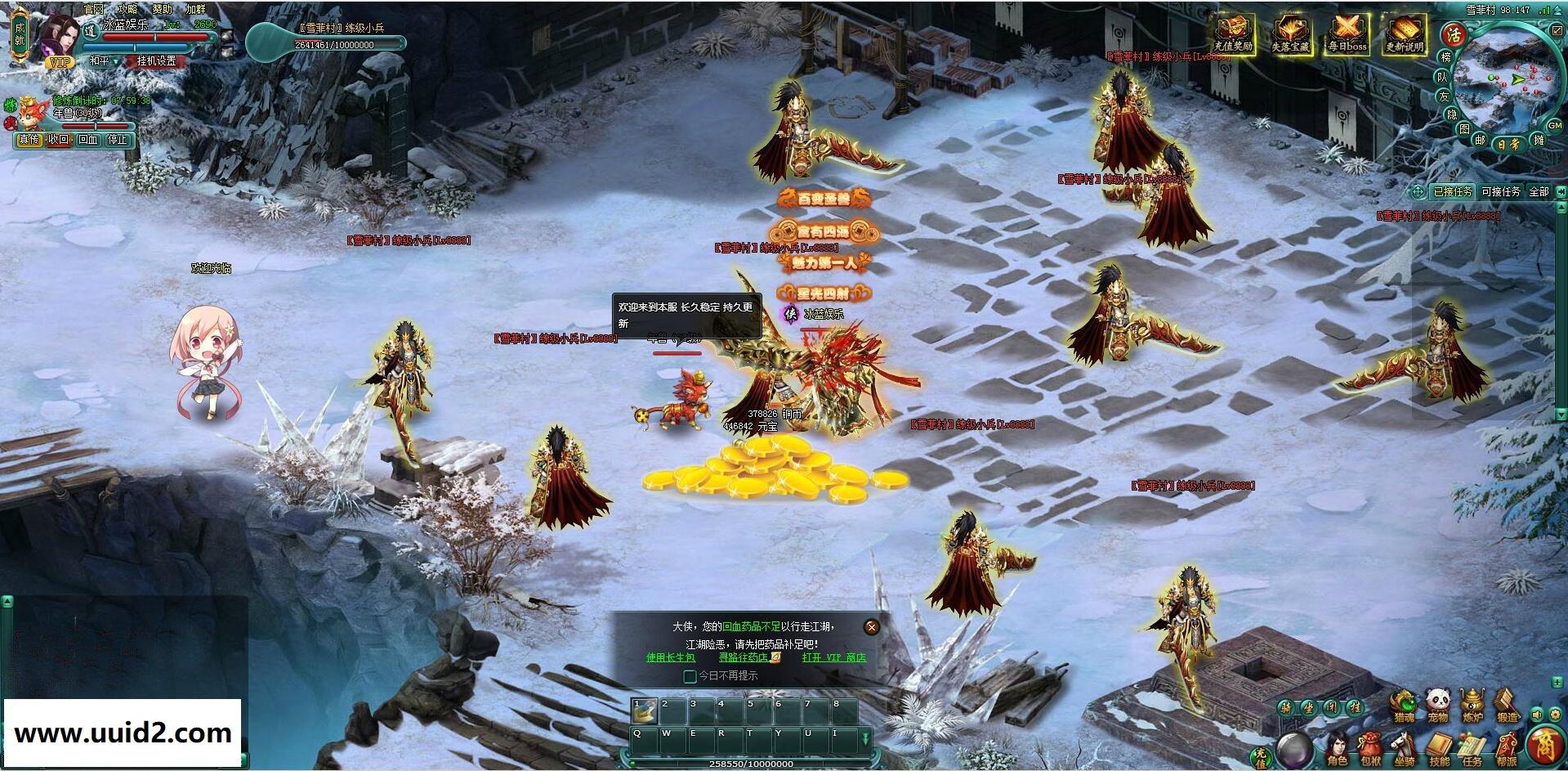Select the 和平 combat mode dropdown
This screenshot has height=771, width=1568.
coord(104,61)
